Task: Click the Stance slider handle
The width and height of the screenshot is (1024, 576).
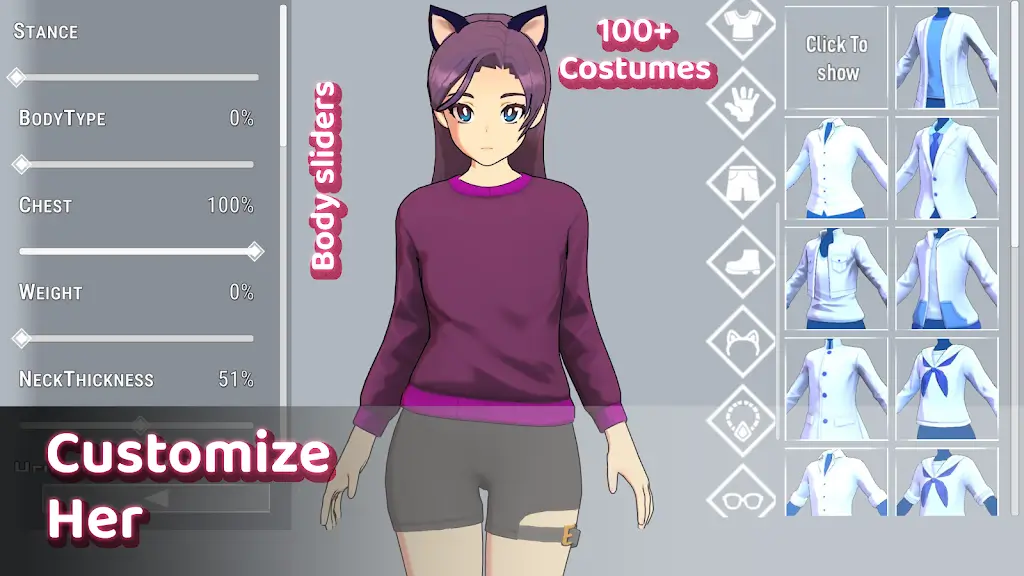Action: (x=16, y=77)
